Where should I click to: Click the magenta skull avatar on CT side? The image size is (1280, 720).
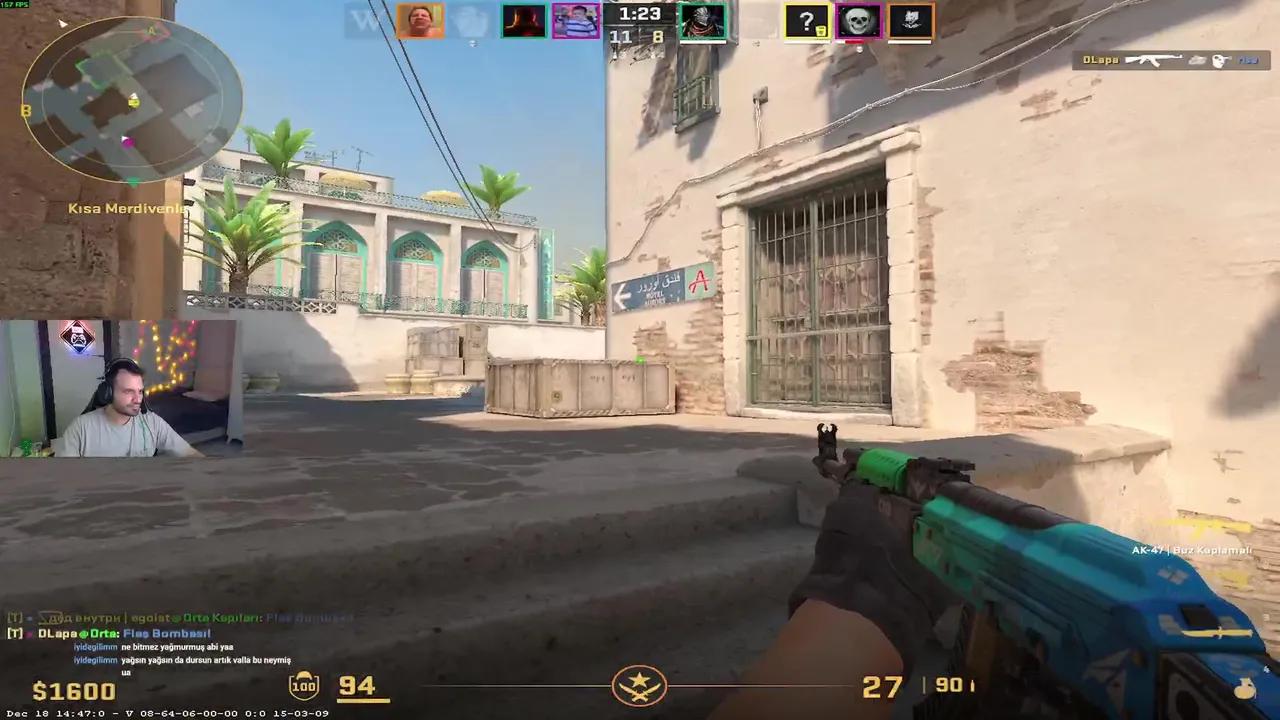pyautogui.click(x=857, y=21)
